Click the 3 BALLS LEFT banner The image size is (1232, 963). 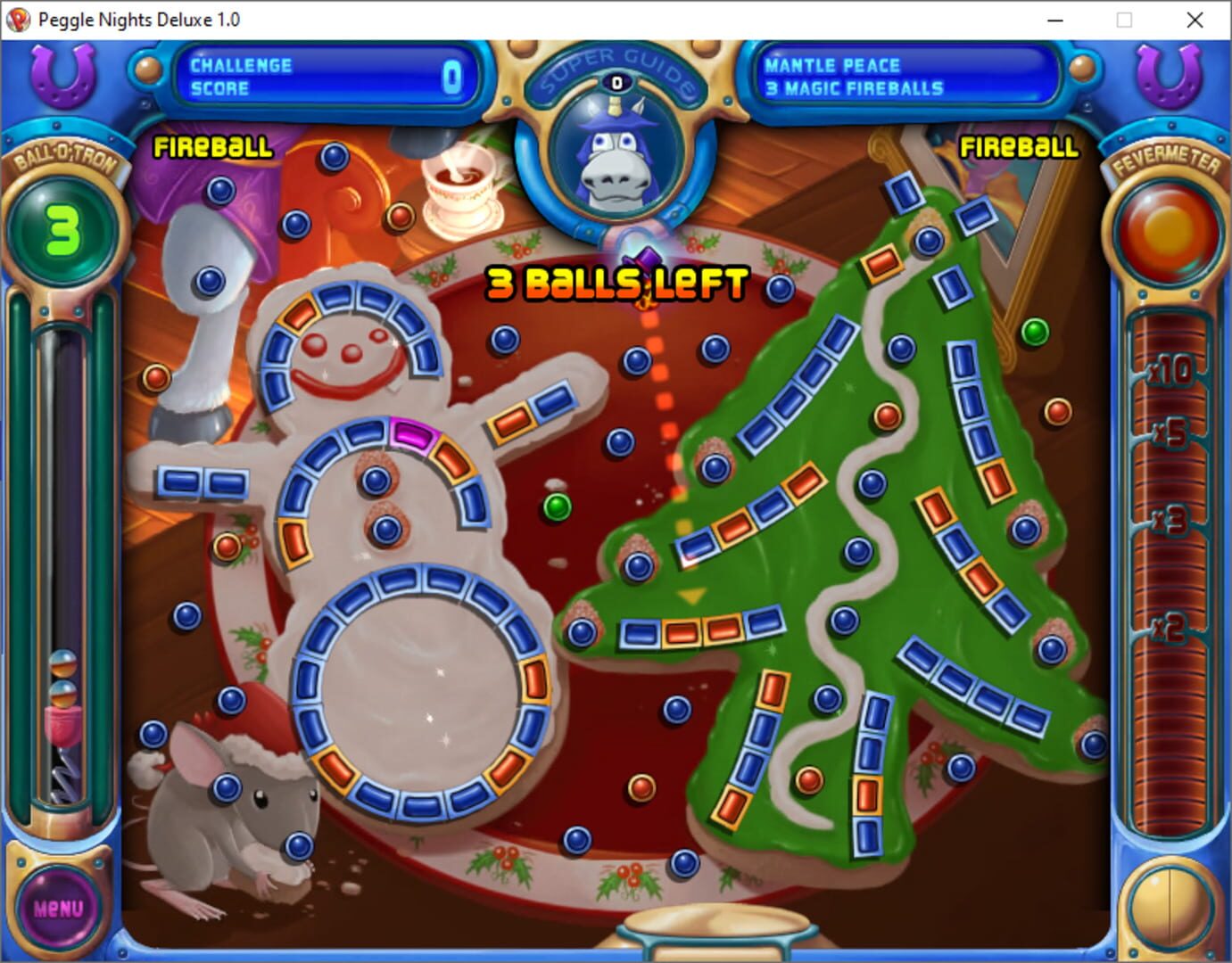click(616, 284)
